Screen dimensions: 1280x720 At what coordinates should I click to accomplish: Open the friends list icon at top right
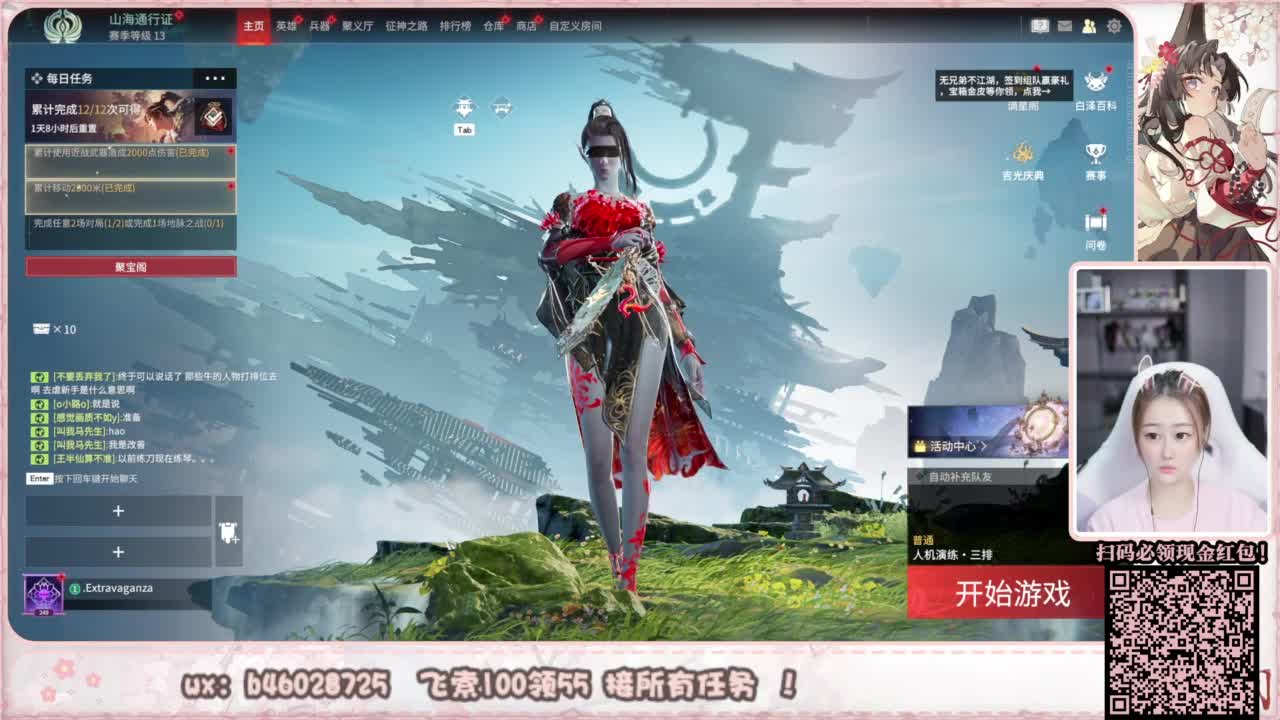pyautogui.click(x=1090, y=27)
